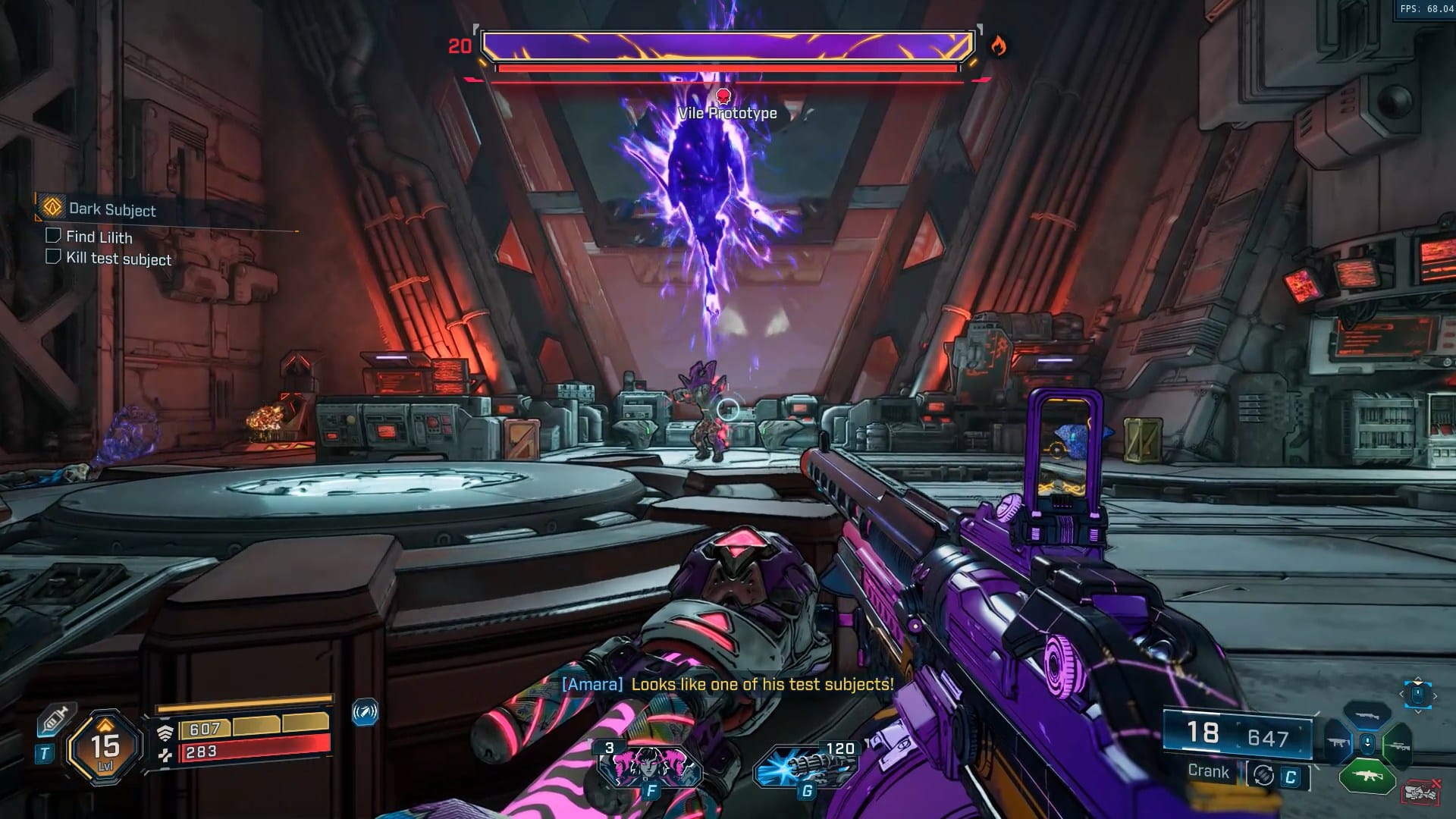Use the repkit syringe icon

coord(56,718)
